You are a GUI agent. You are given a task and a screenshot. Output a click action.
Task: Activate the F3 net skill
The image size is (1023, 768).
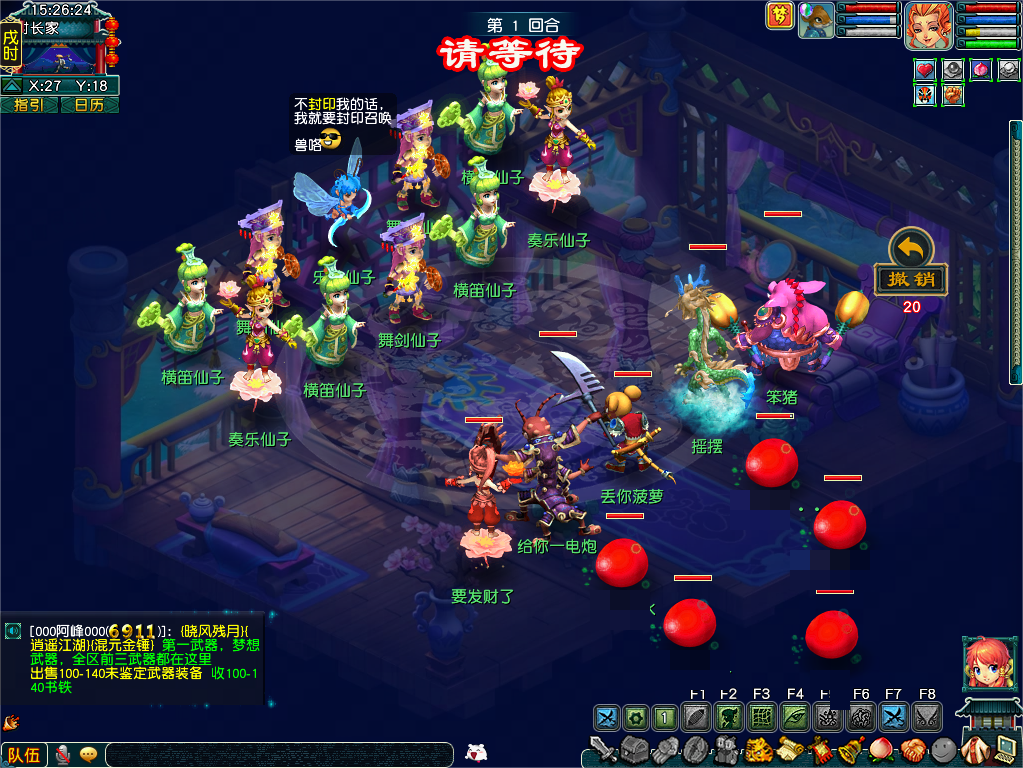pos(762,717)
